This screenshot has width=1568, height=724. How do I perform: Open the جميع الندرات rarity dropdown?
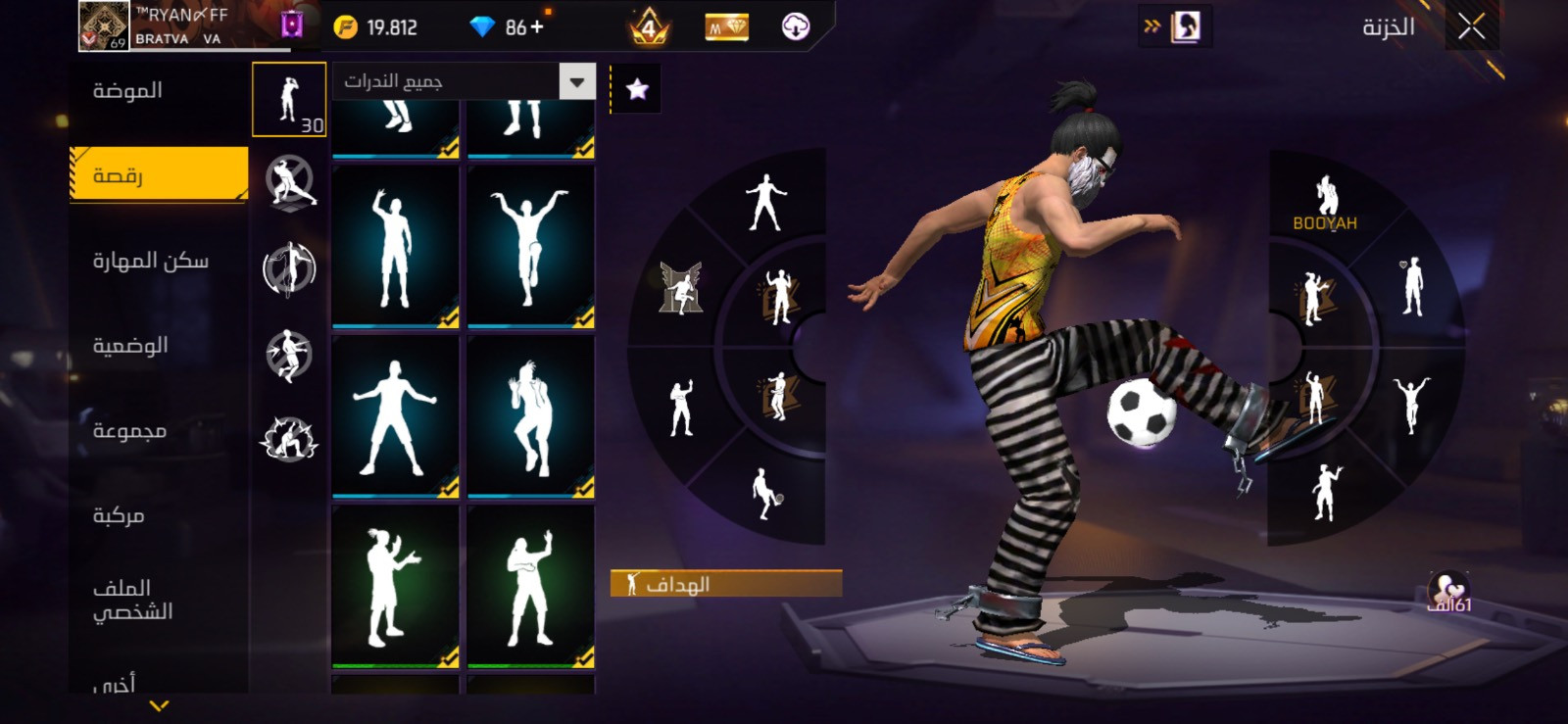point(576,82)
